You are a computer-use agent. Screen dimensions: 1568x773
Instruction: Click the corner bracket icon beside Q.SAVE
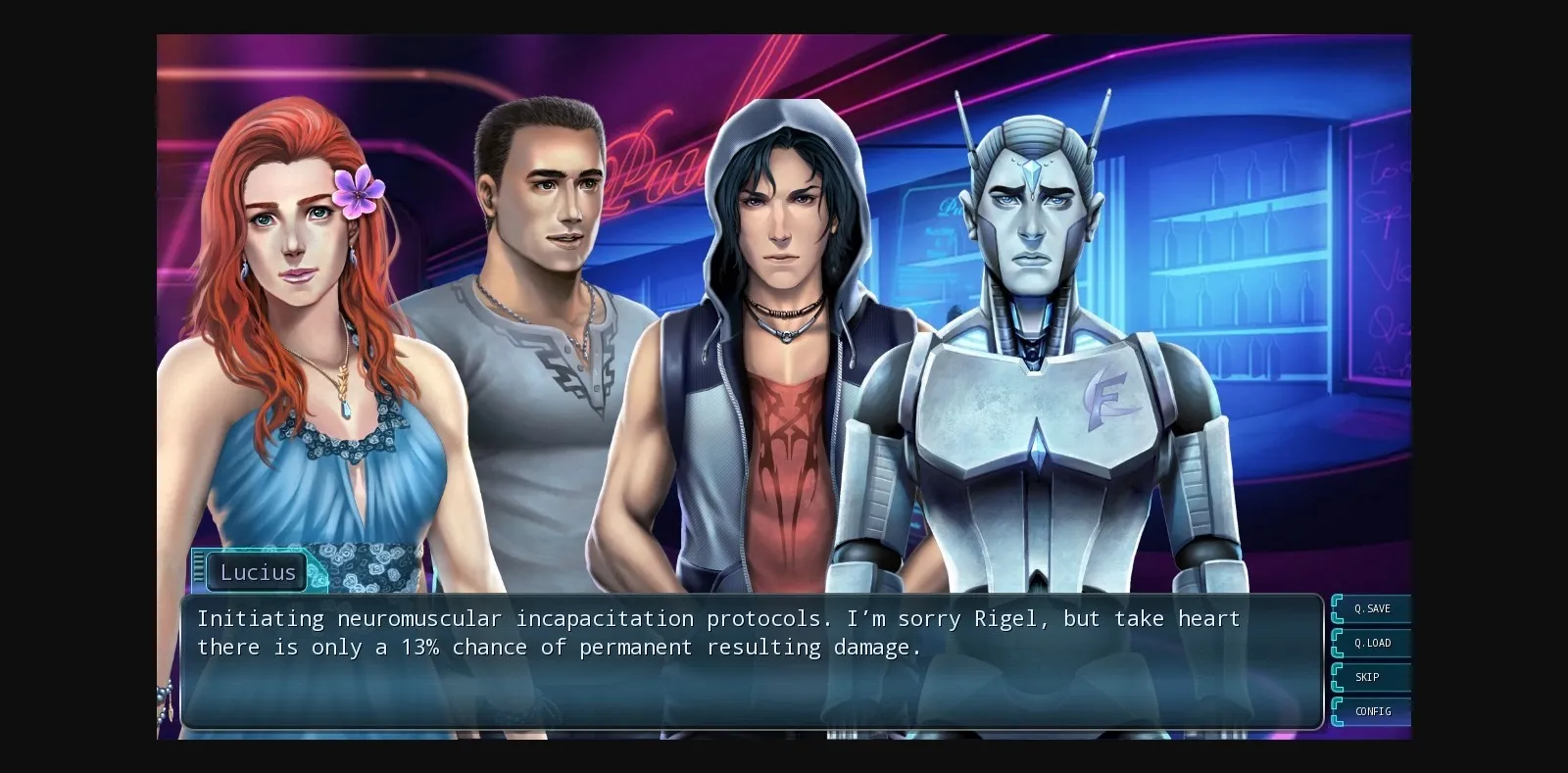[x=1339, y=608]
